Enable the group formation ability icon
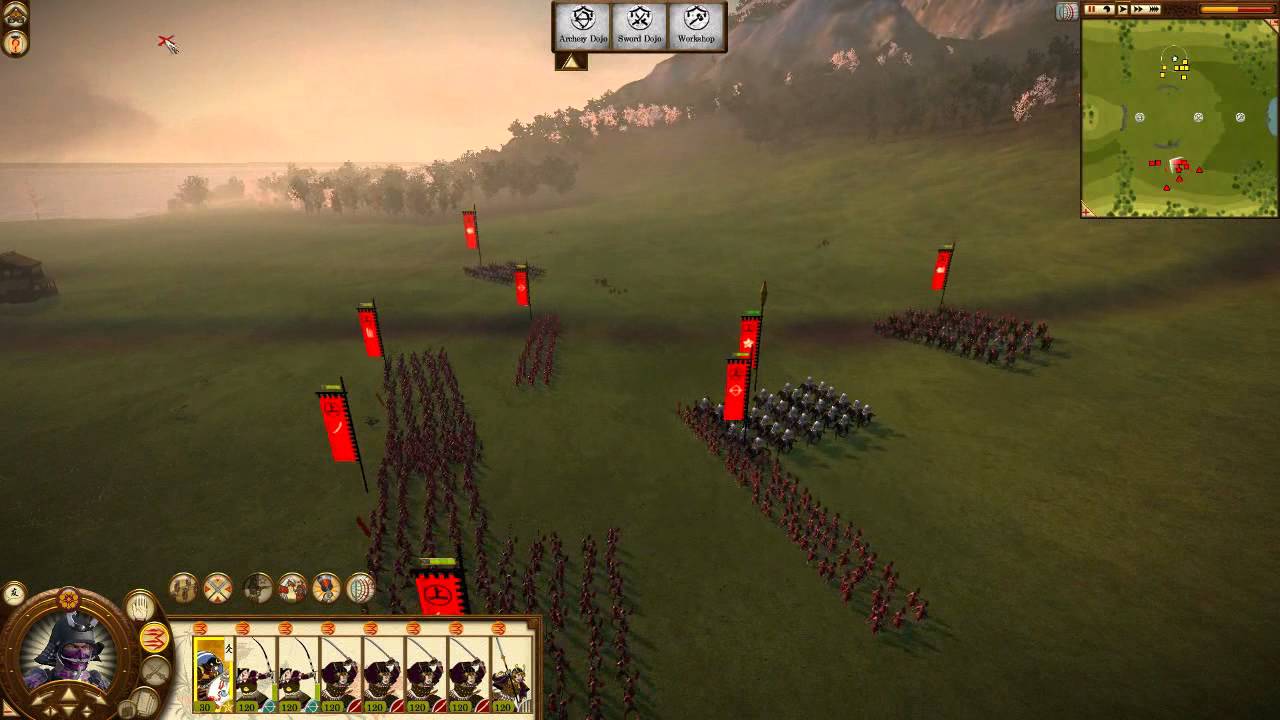Screen dimensions: 1280x720 click(x=362, y=590)
